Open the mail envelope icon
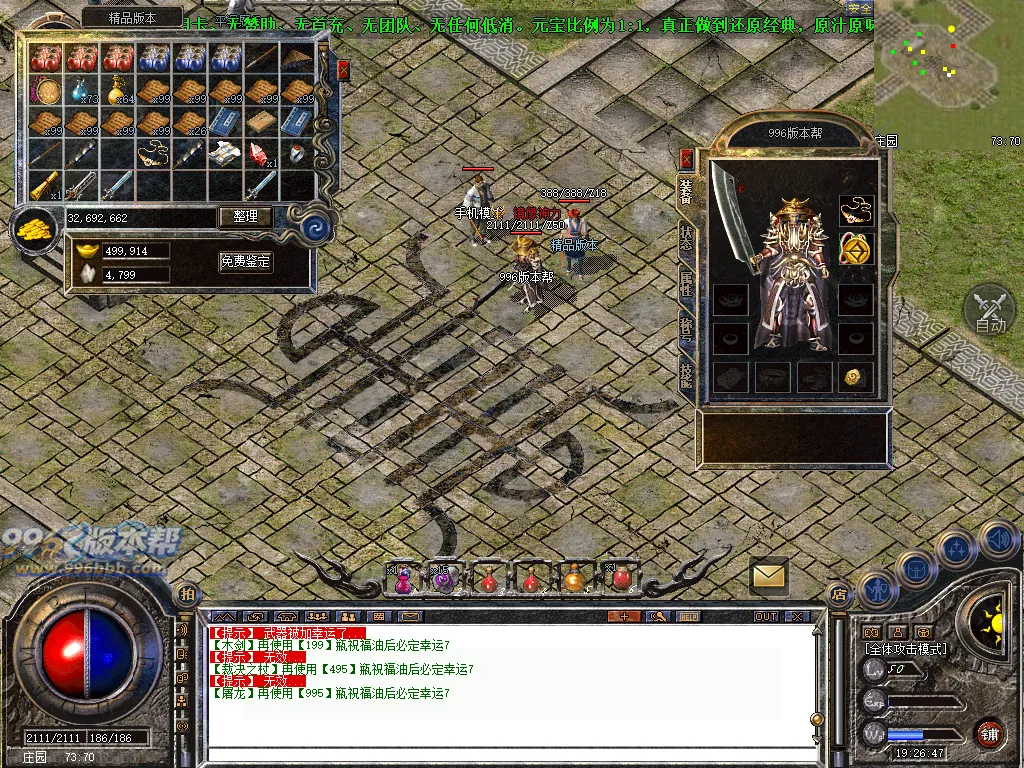Image resolution: width=1024 pixels, height=768 pixels. point(769,575)
